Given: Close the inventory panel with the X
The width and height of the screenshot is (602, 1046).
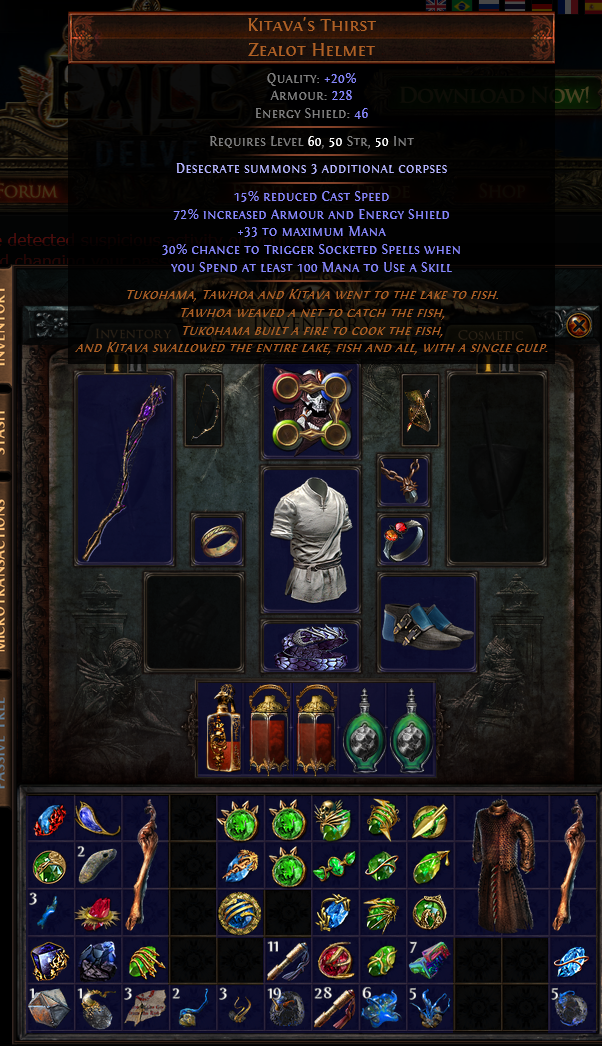Looking at the screenshot, I should [578, 325].
